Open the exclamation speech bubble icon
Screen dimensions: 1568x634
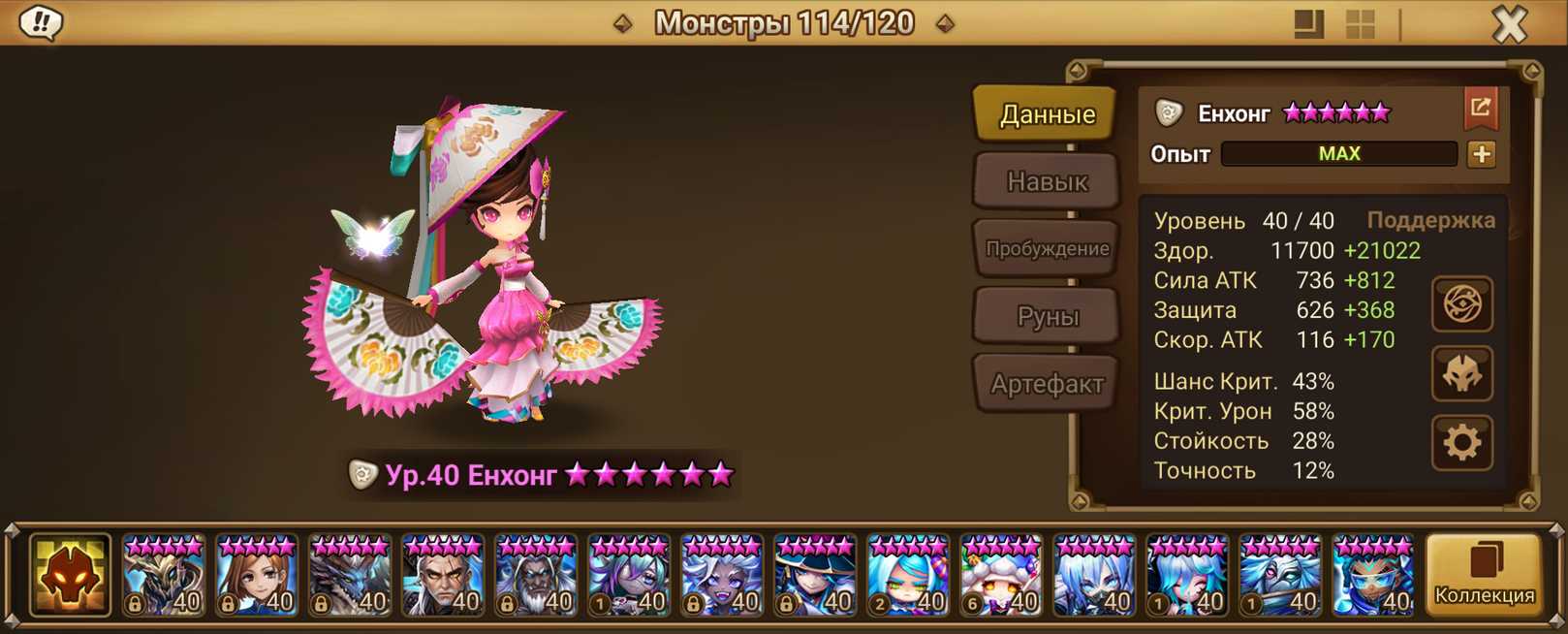point(41,22)
